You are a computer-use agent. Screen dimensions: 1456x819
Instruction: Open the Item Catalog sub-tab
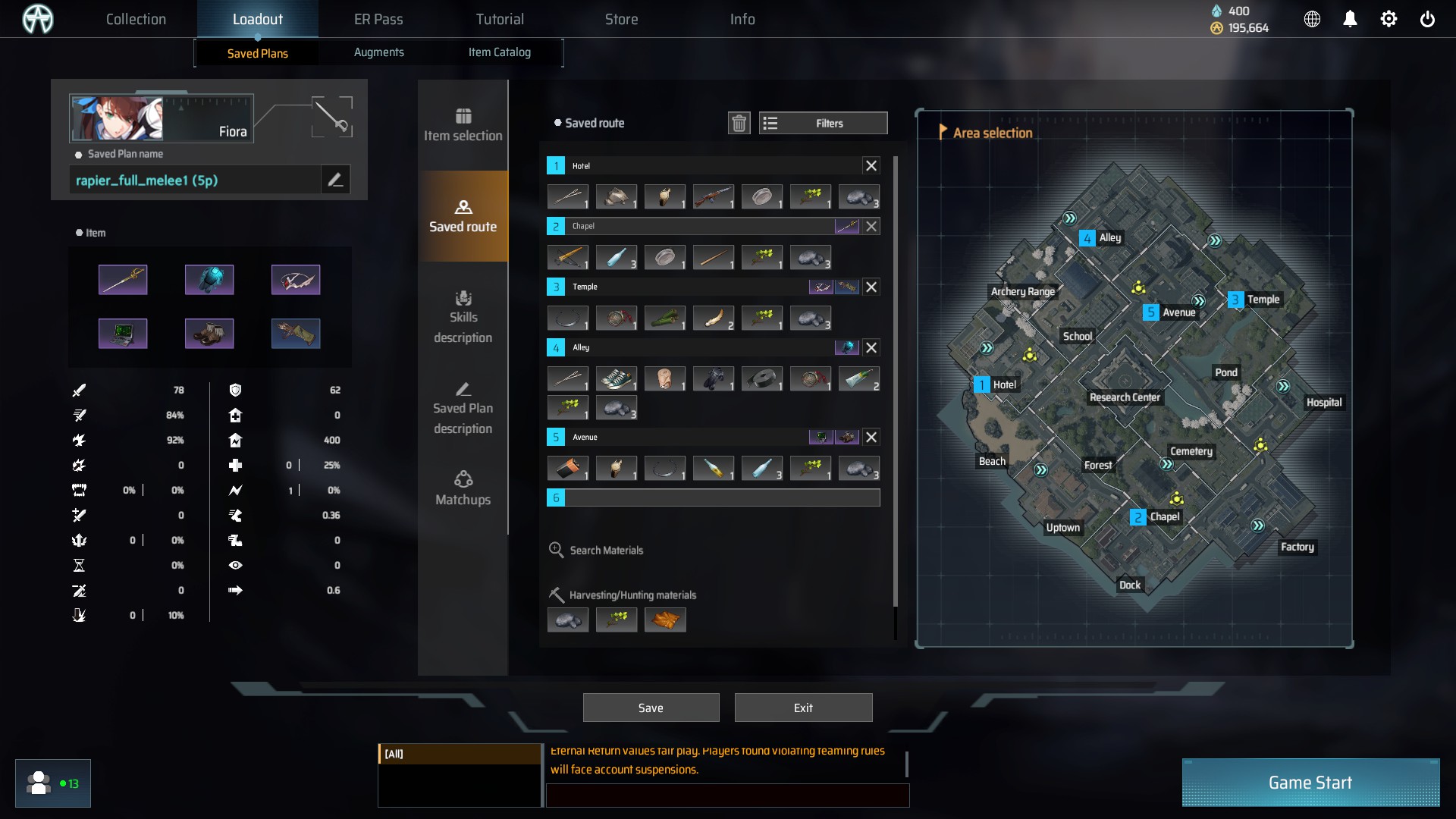pos(499,52)
